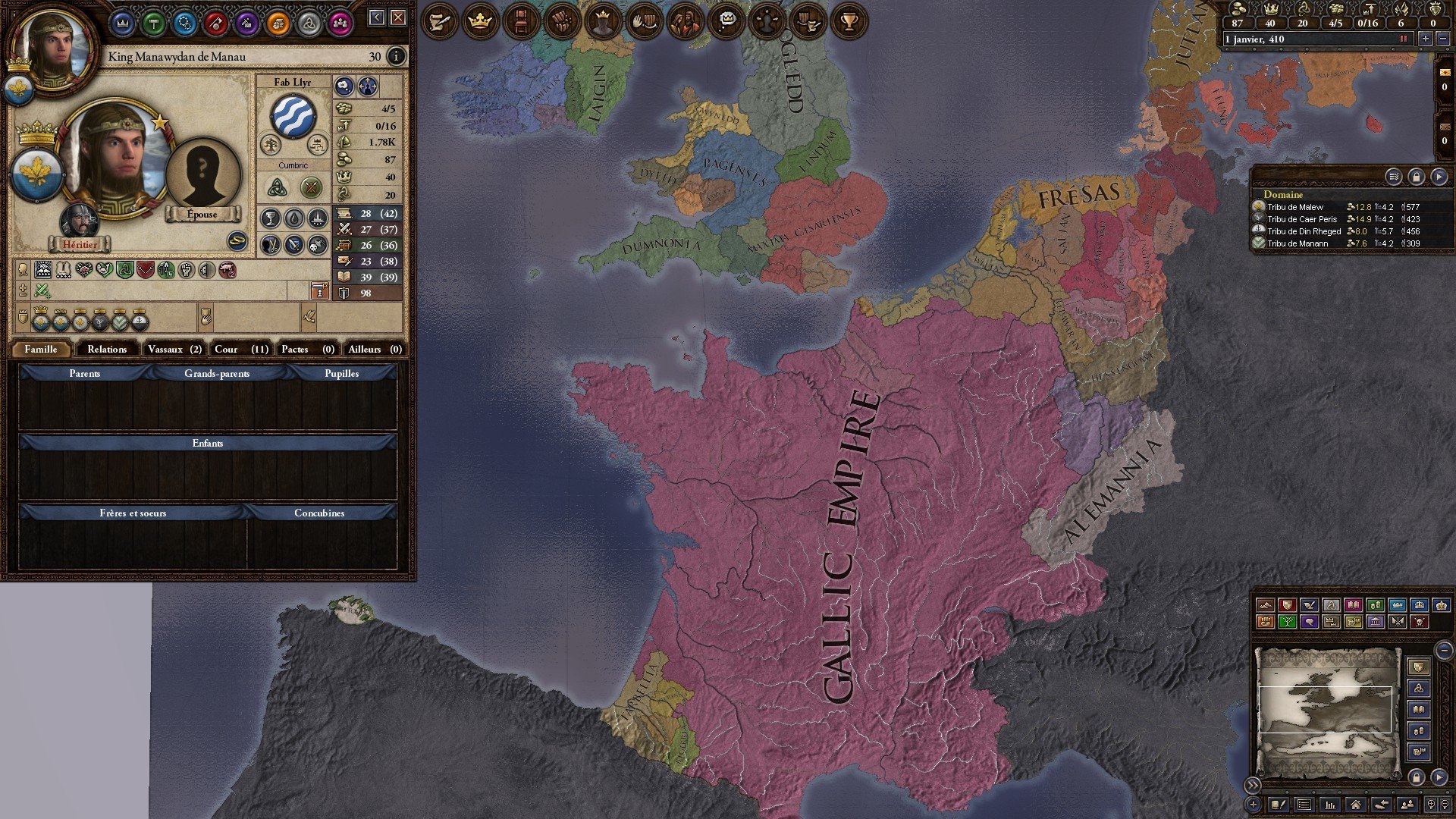Go to home location with house button
This screenshot has width=1456, height=819.
click(1355, 805)
